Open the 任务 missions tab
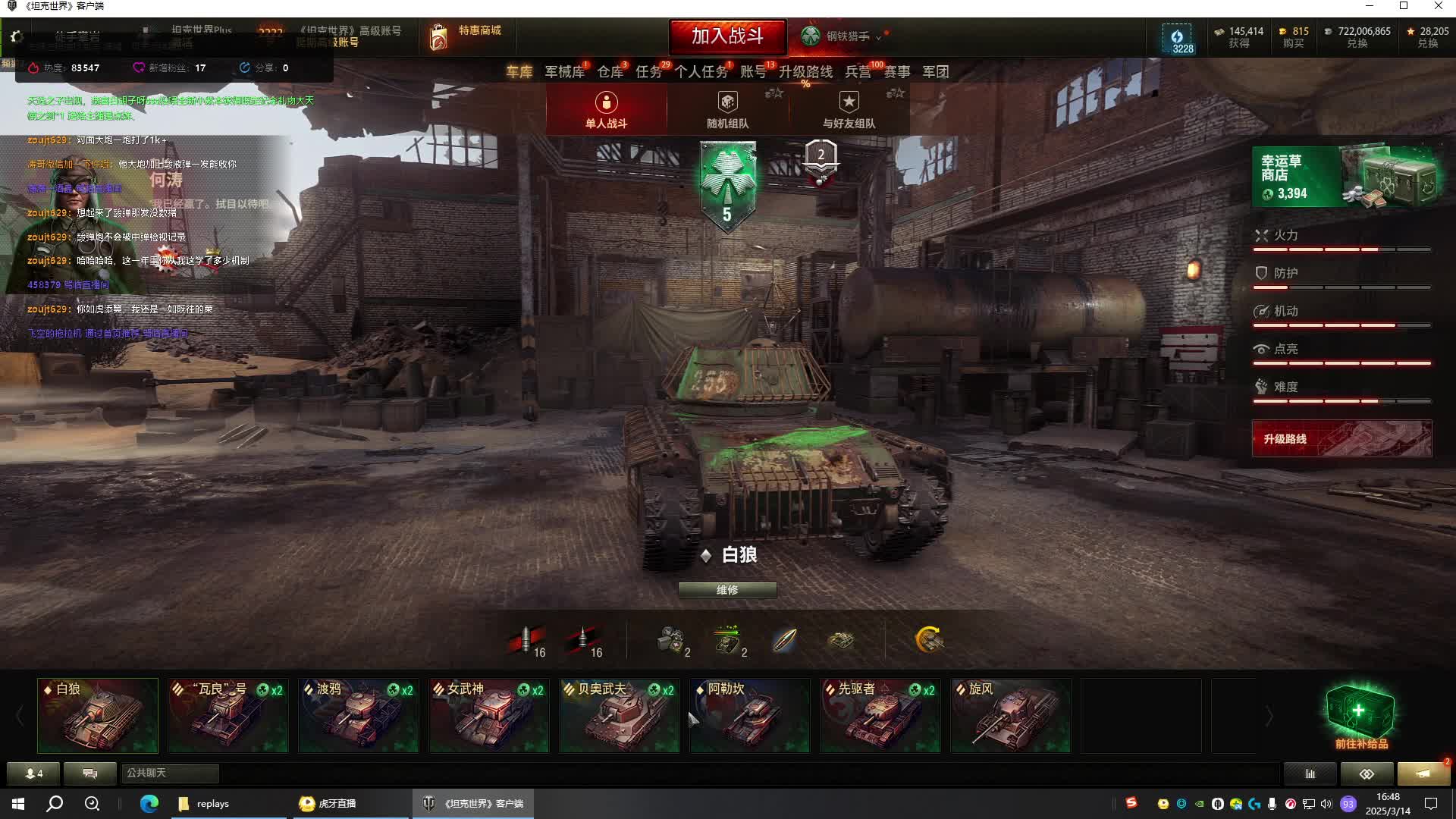This screenshot has width=1456, height=819. [x=648, y=72]
